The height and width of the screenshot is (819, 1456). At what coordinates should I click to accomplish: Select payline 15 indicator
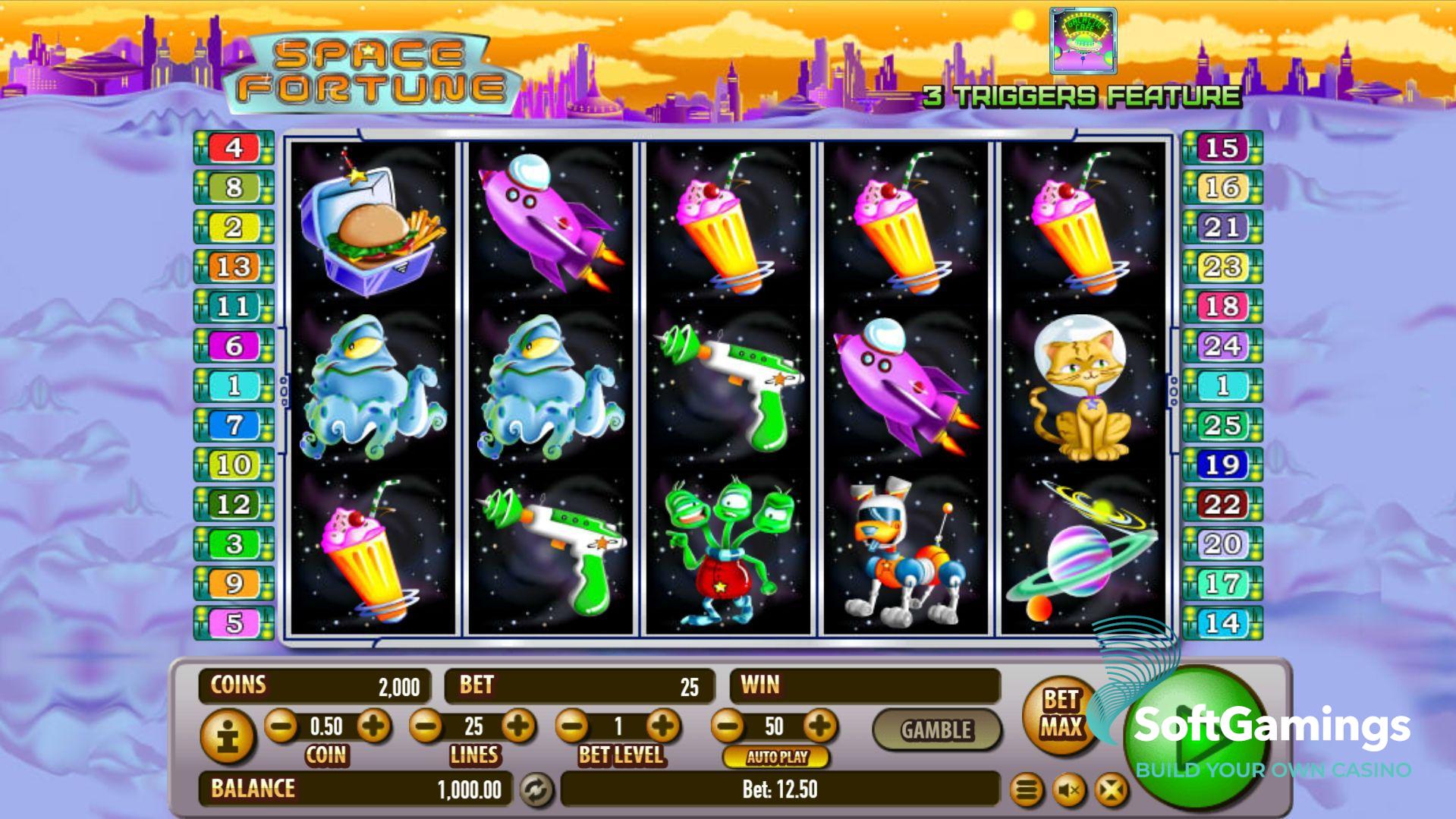(1222, 147)
